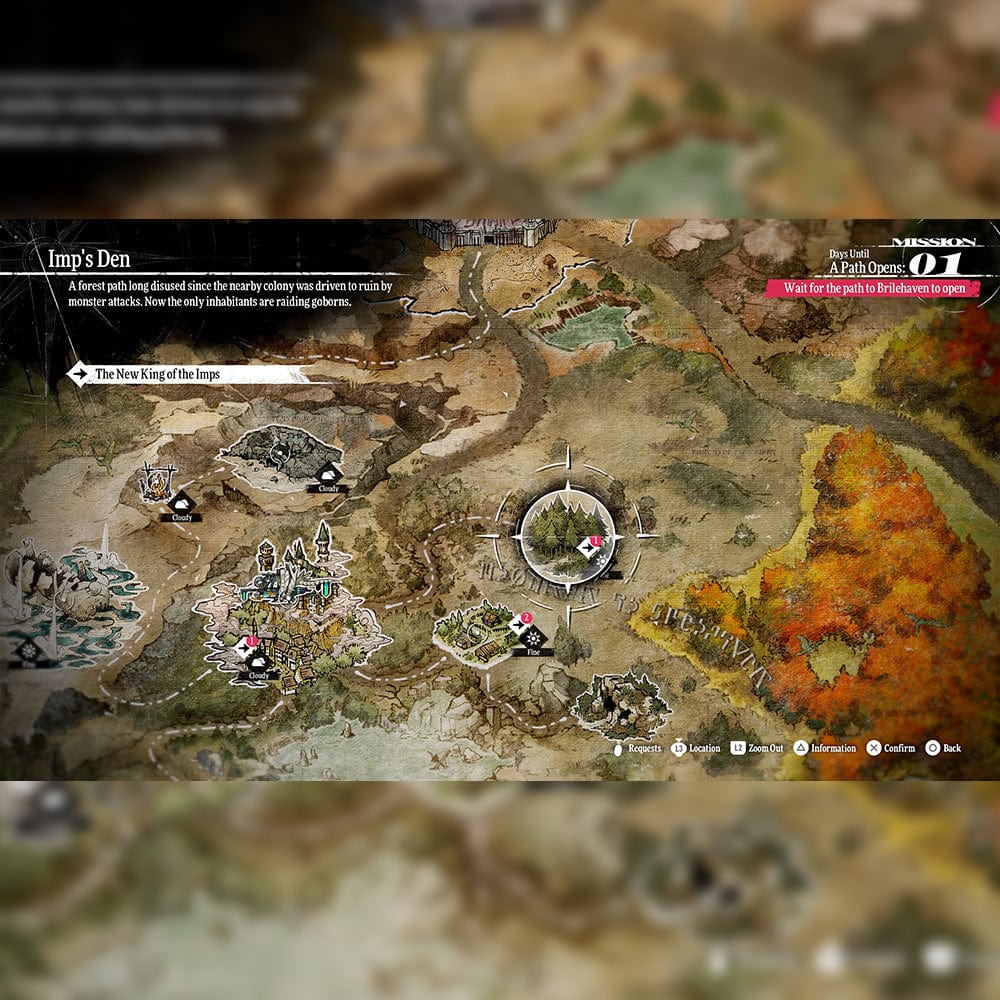The height and width of the screenshot is (1000, 1000).
Task: Pick the dark rocky mine location
Action: pos(281,455)
